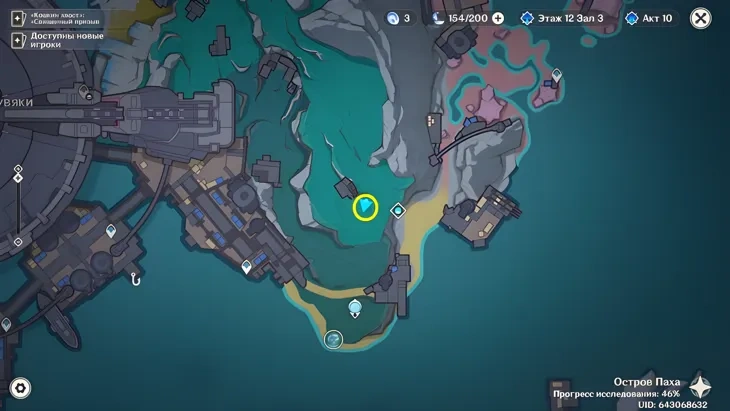Screen dimensions: 730x411
Task: Open the «Кошкин хвост» event notice
Action: [x=58, y=18]
